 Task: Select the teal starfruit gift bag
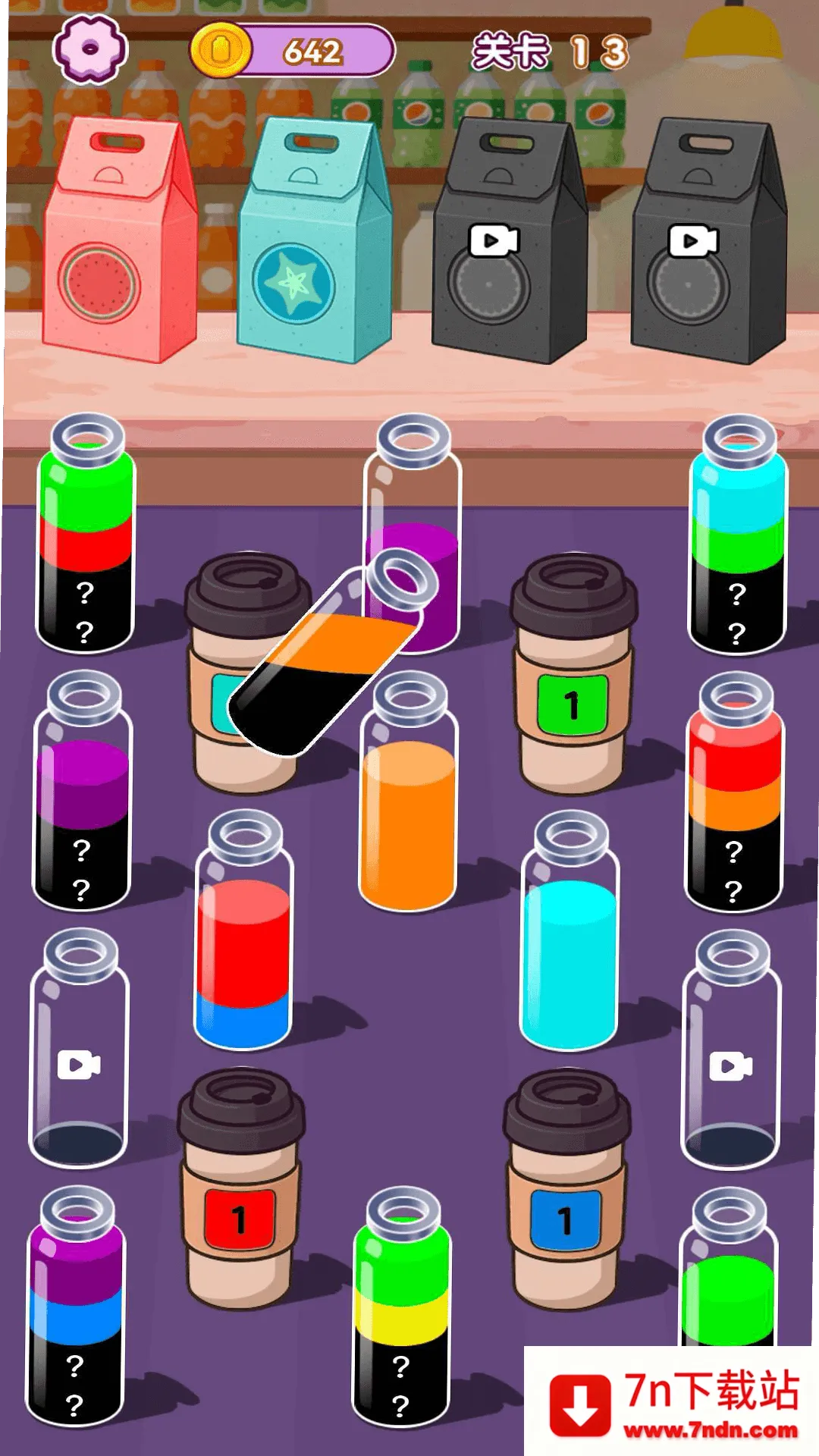click(312, 243)
